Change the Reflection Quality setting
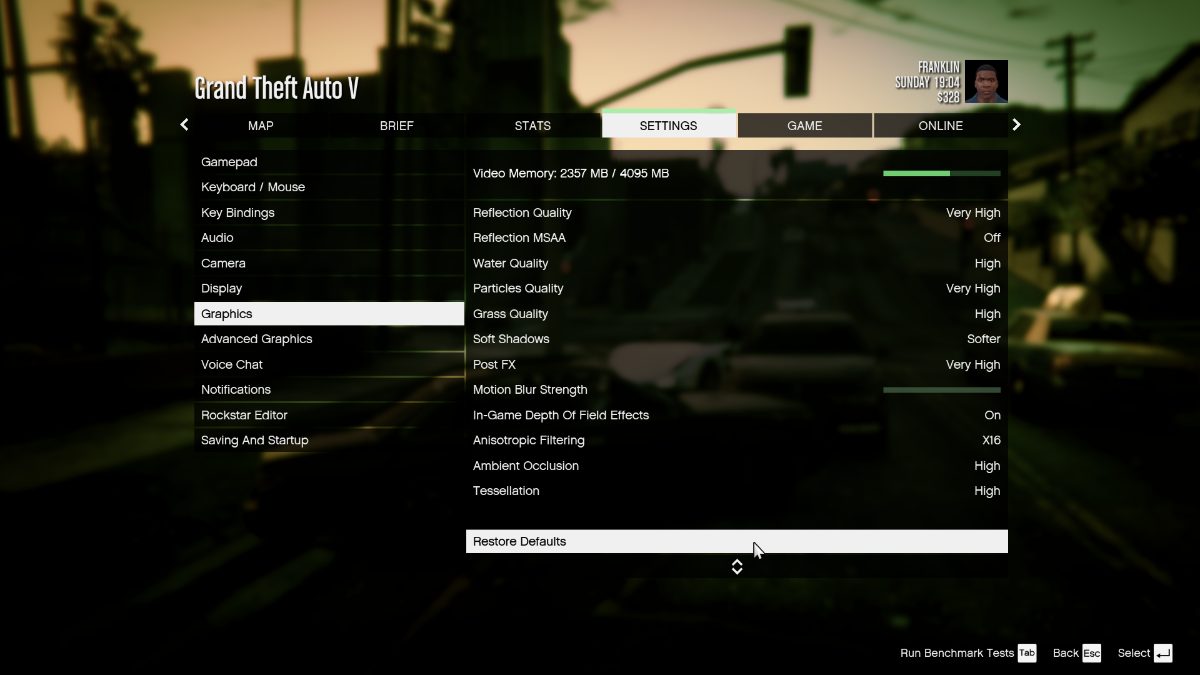Screen dimensions: 1200x675 (x=736, y=213)
